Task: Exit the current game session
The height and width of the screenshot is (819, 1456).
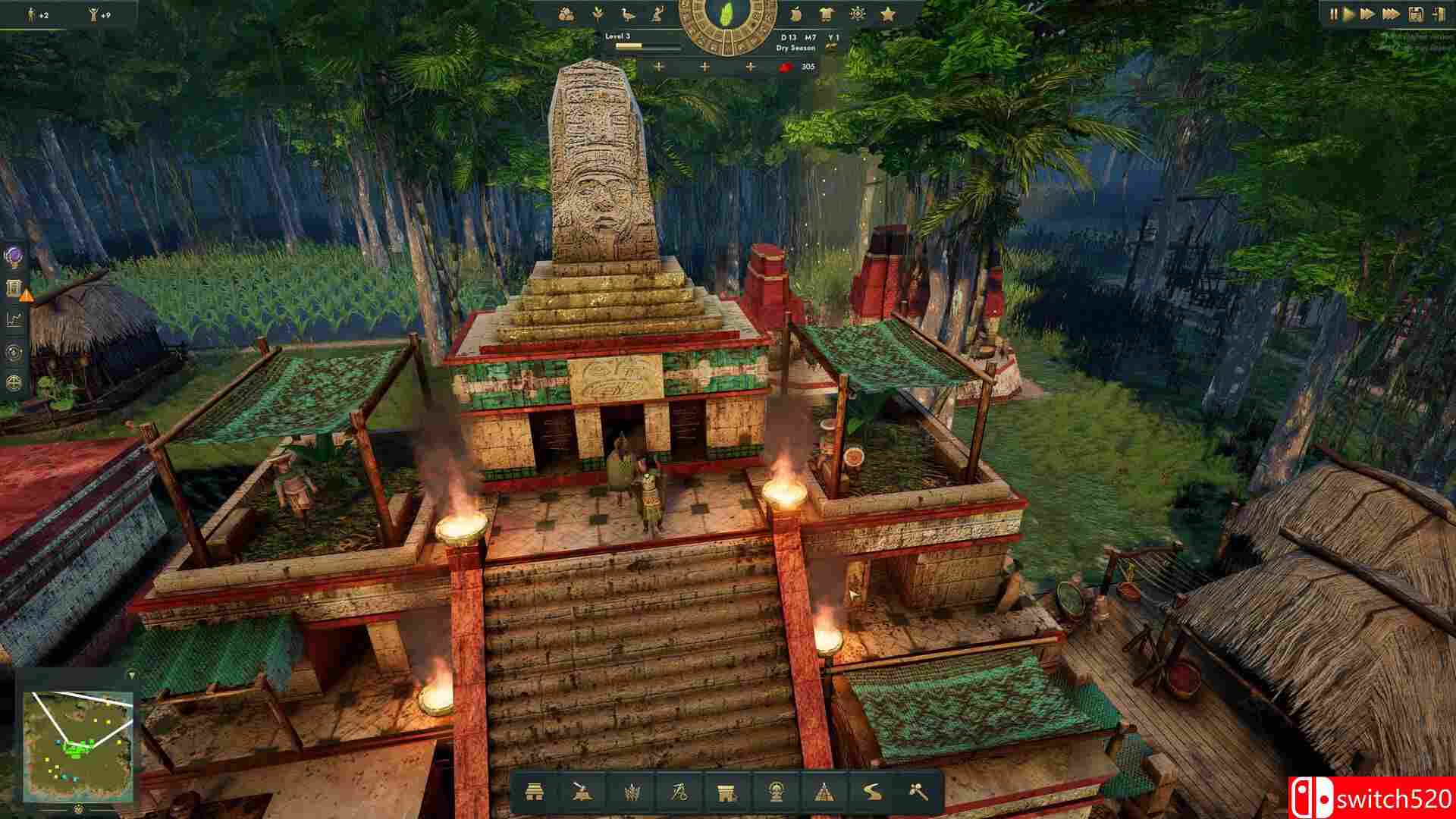Action: 1438,14
